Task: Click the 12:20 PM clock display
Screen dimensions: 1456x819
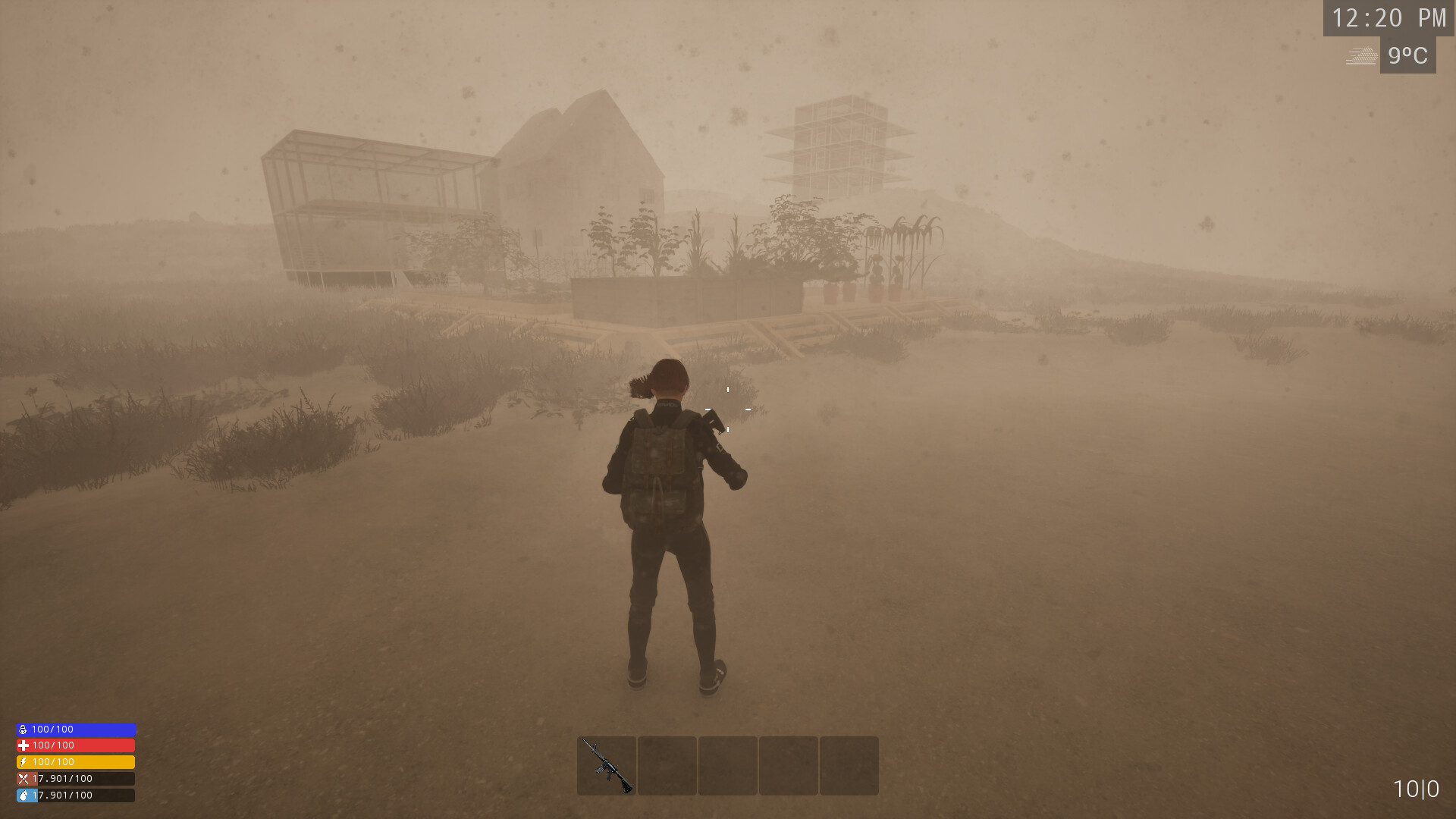Action: pyautogui.click(x=1388, y=19)
